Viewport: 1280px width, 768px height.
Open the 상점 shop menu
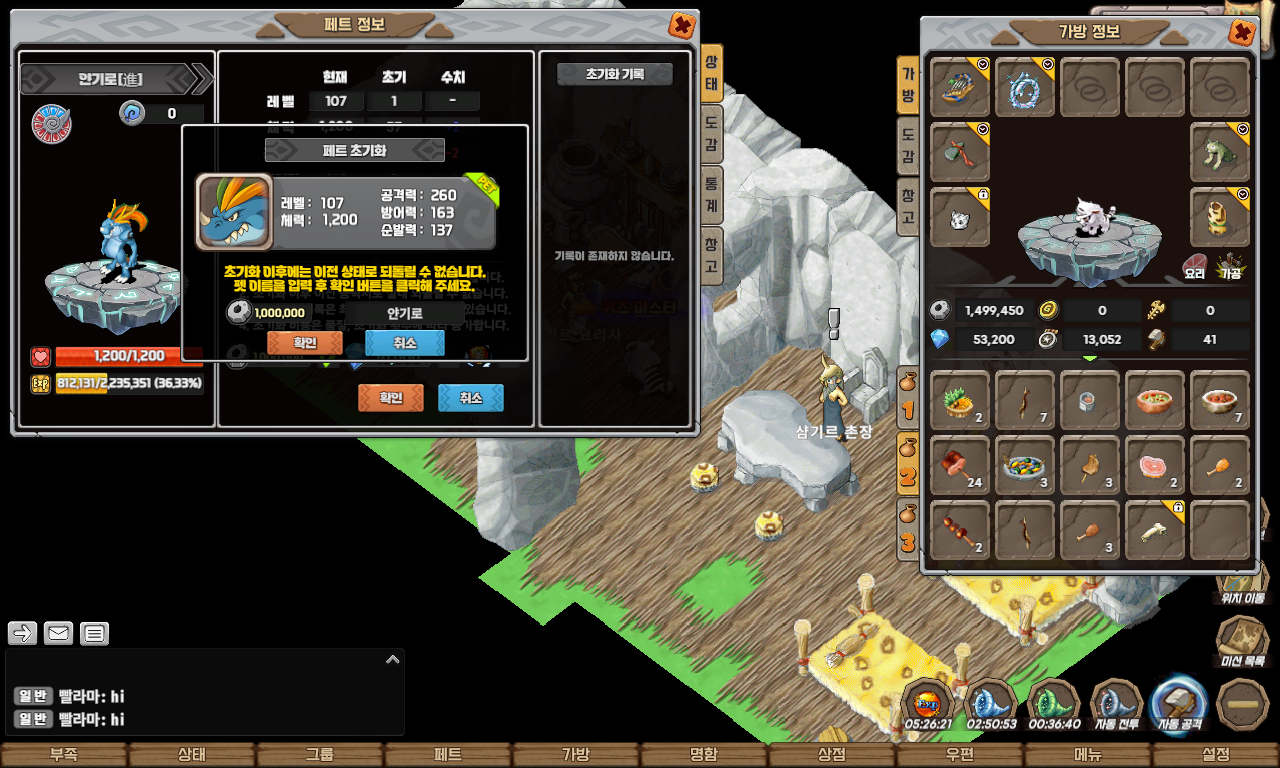(x=832, y=755)
